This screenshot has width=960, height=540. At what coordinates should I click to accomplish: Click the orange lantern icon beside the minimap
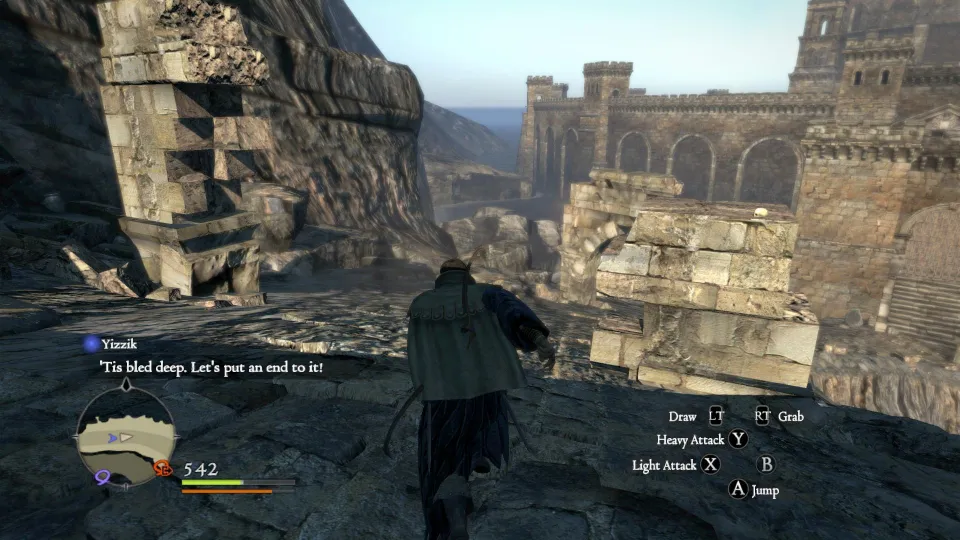[163, 467]
